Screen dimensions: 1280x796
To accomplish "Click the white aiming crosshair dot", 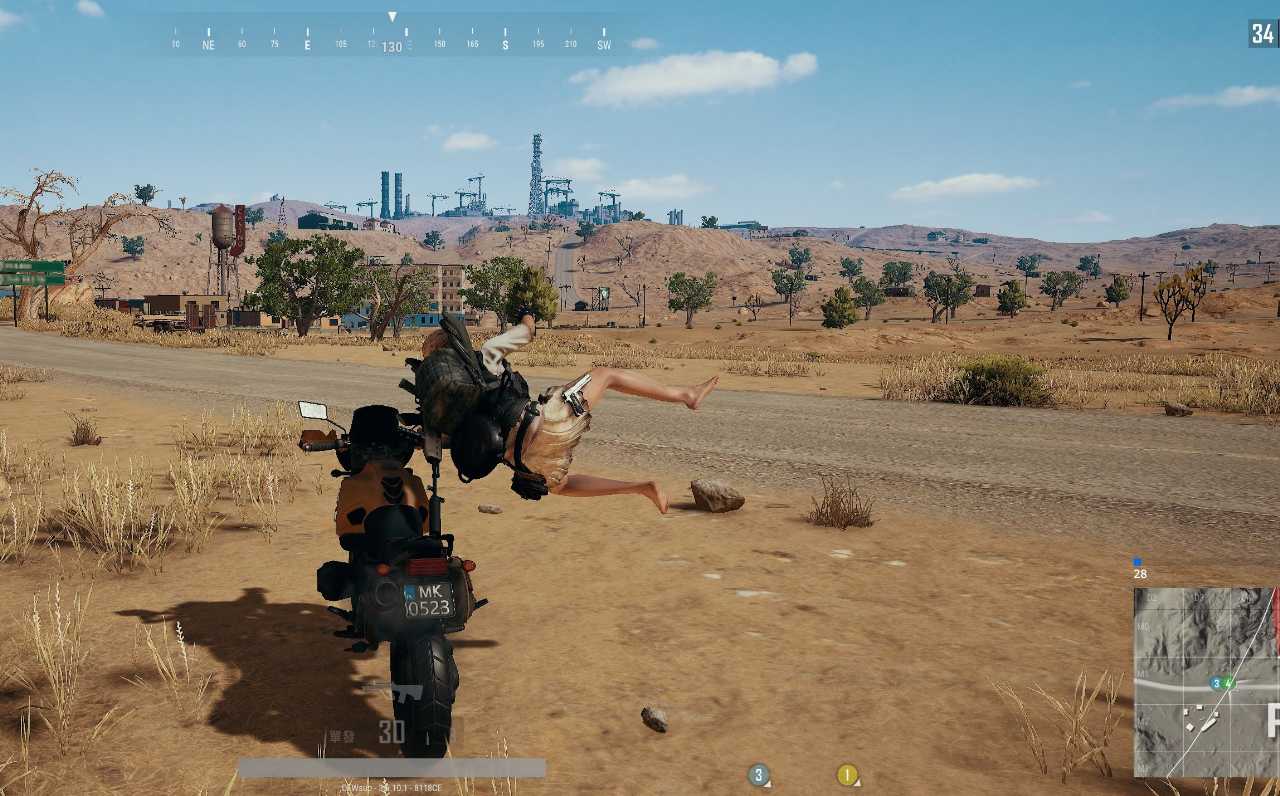I will 640,398.
